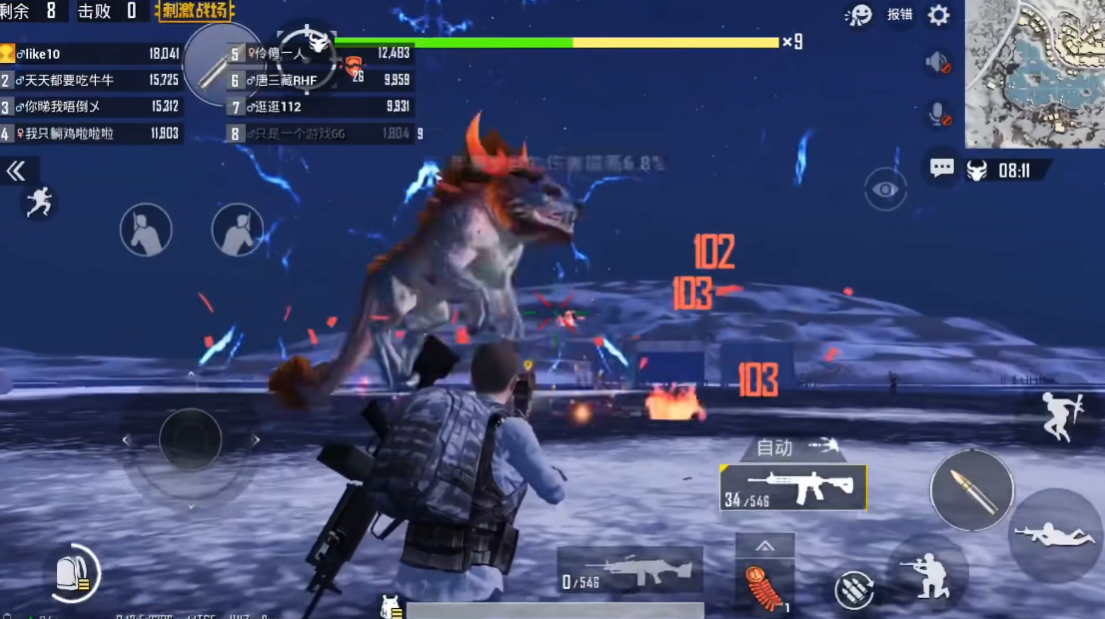Toggle the sprint running man icon
Screen dimensions: 1105x619
tap(38, 203)
